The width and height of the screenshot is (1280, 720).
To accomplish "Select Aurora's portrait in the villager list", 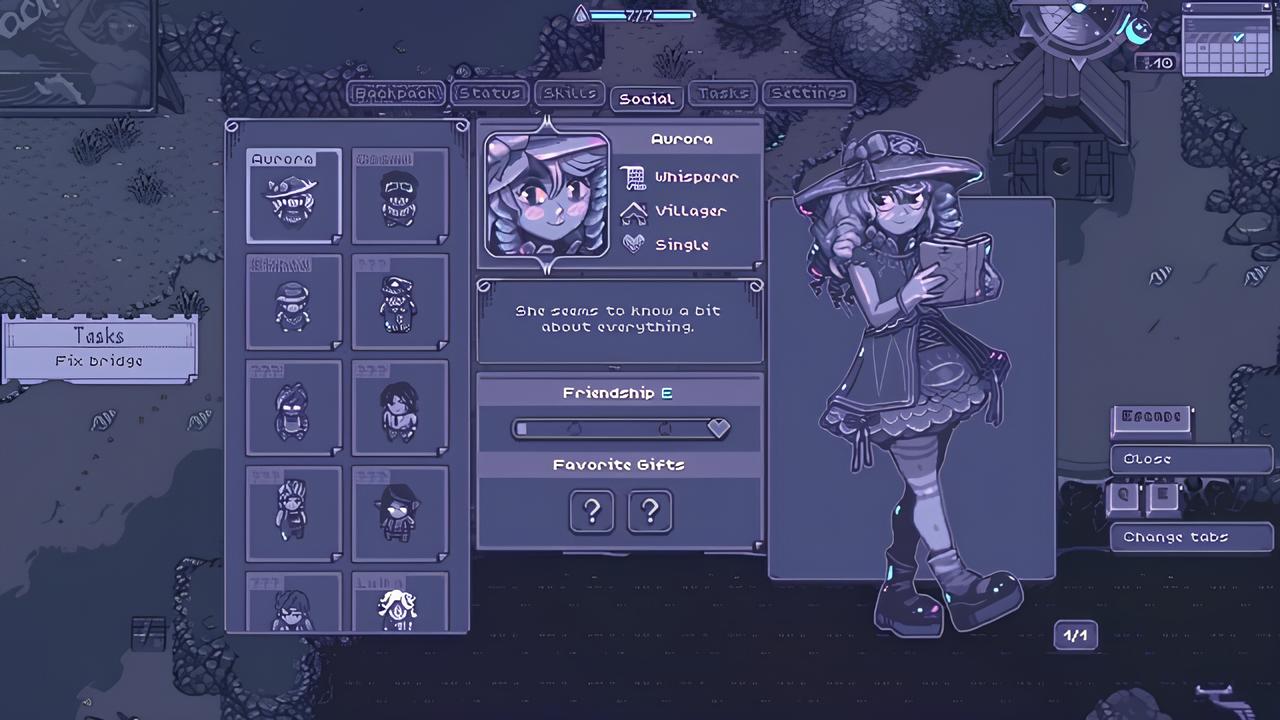I will click(293, 196).
